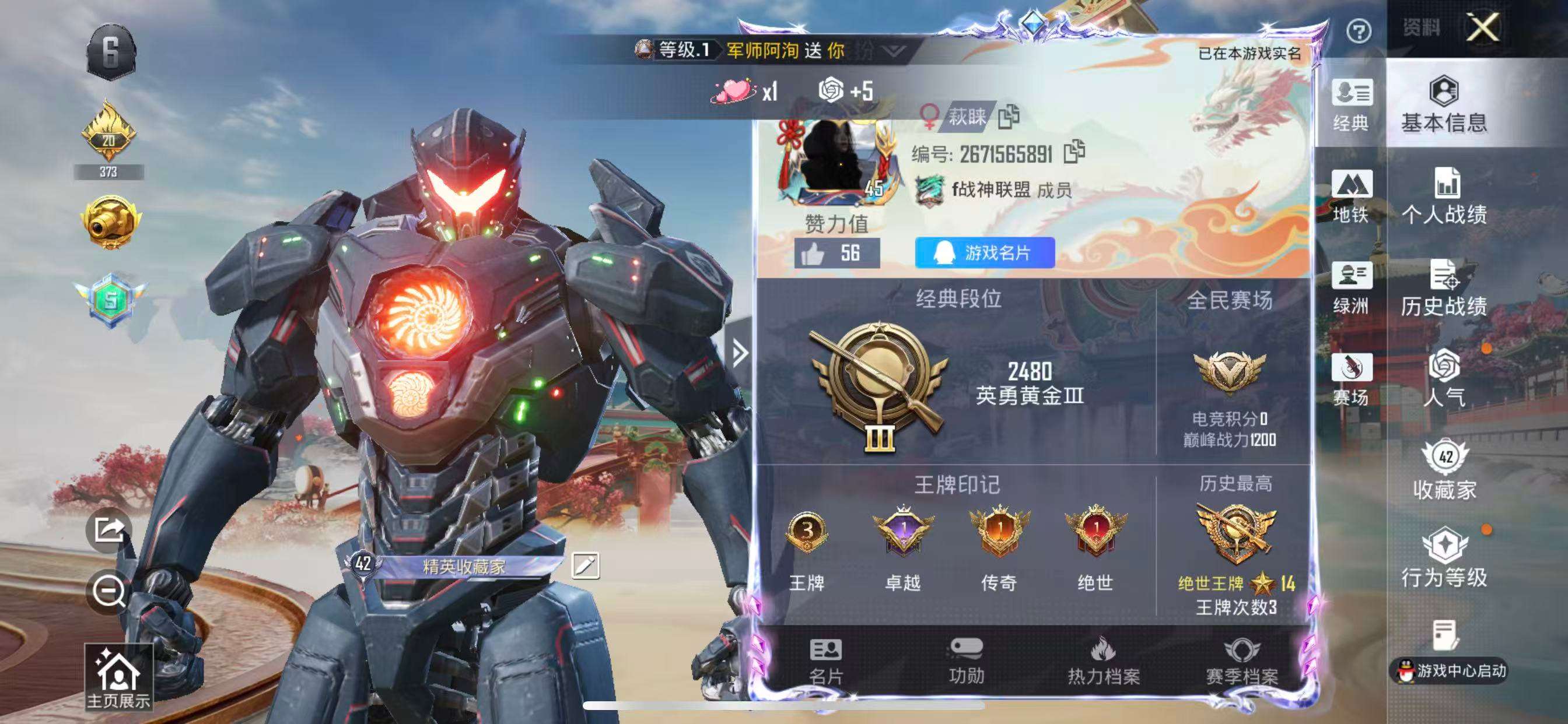
Task: Click the blue 游戏名片 button
Action: point(984,252)
